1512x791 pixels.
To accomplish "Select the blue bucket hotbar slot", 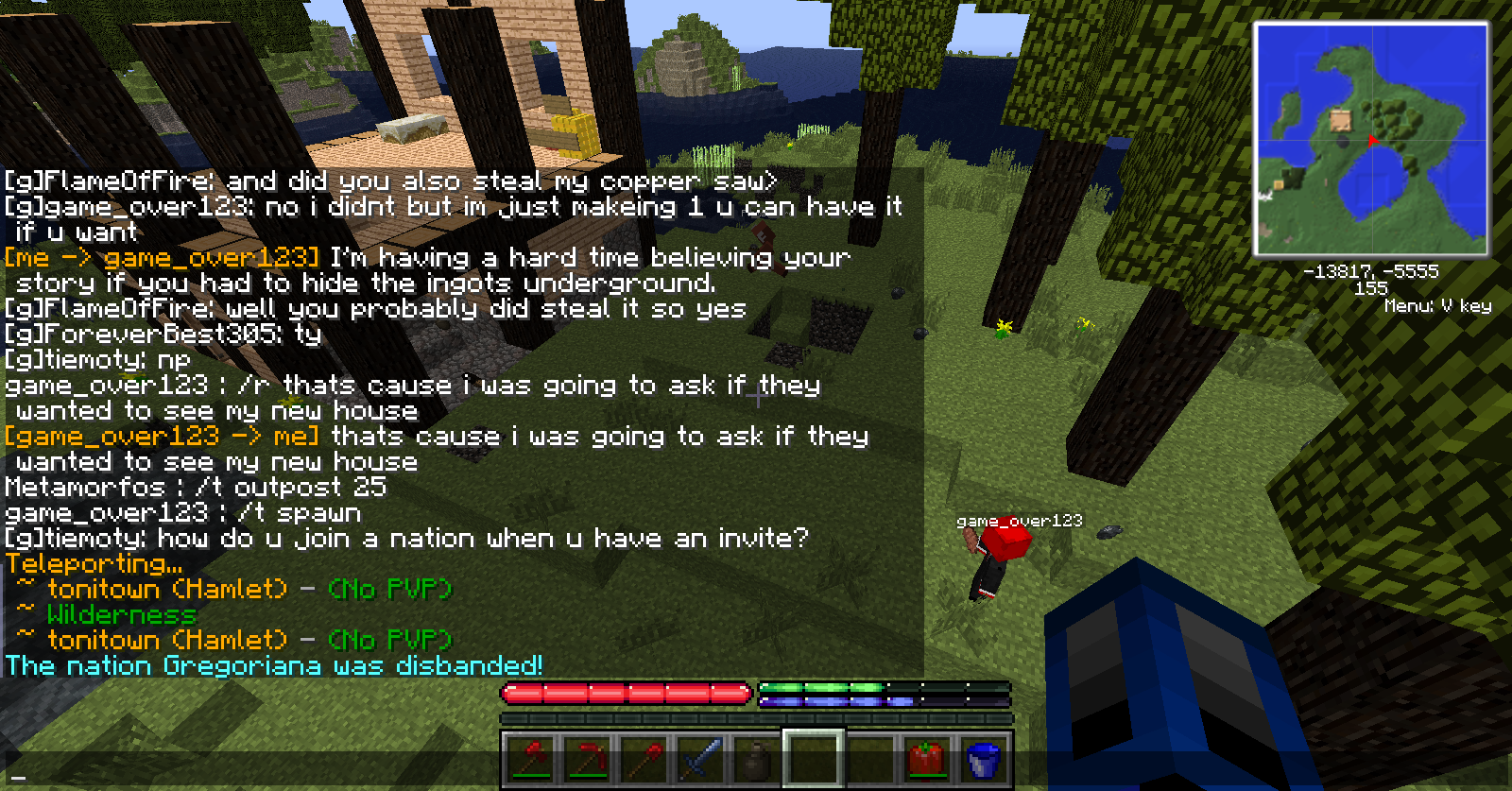I will click(x=982, y=758).
